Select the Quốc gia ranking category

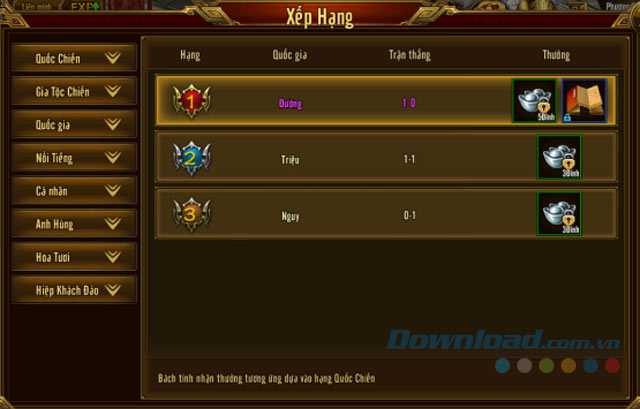74,125
